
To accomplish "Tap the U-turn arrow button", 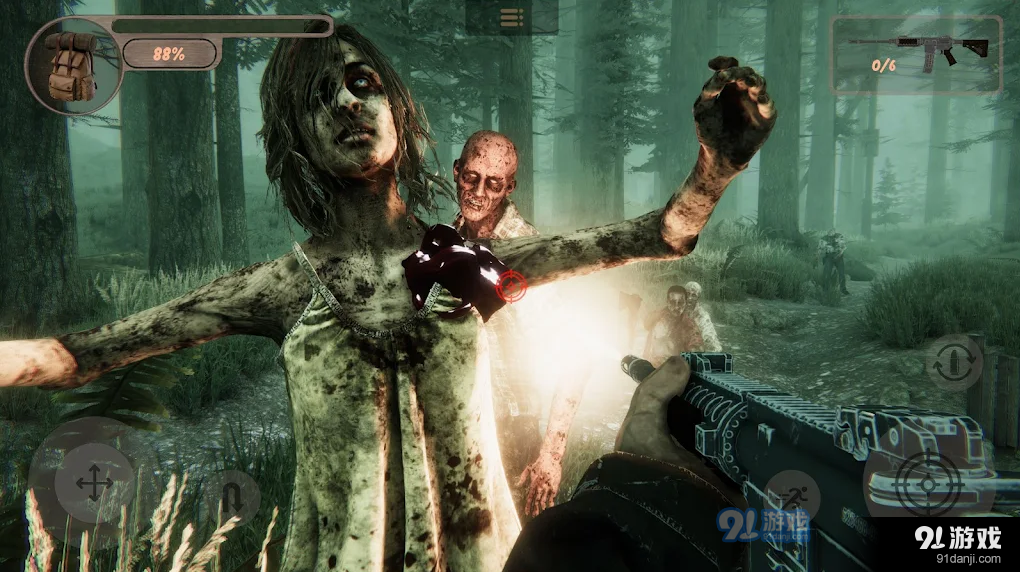I will [x=229, y=499].
